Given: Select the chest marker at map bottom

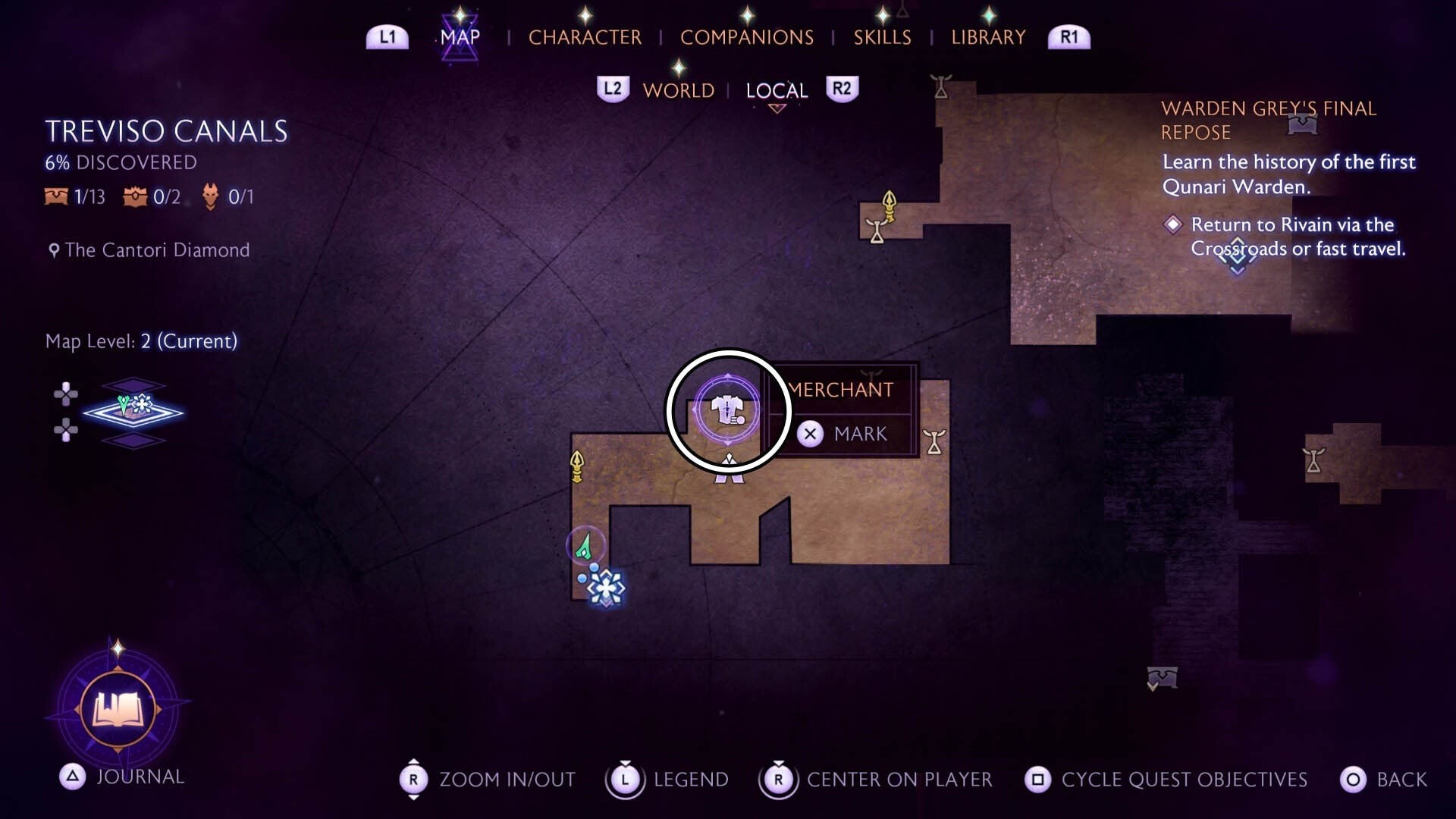Looking at the screenshot, I should click(1162, 676).
